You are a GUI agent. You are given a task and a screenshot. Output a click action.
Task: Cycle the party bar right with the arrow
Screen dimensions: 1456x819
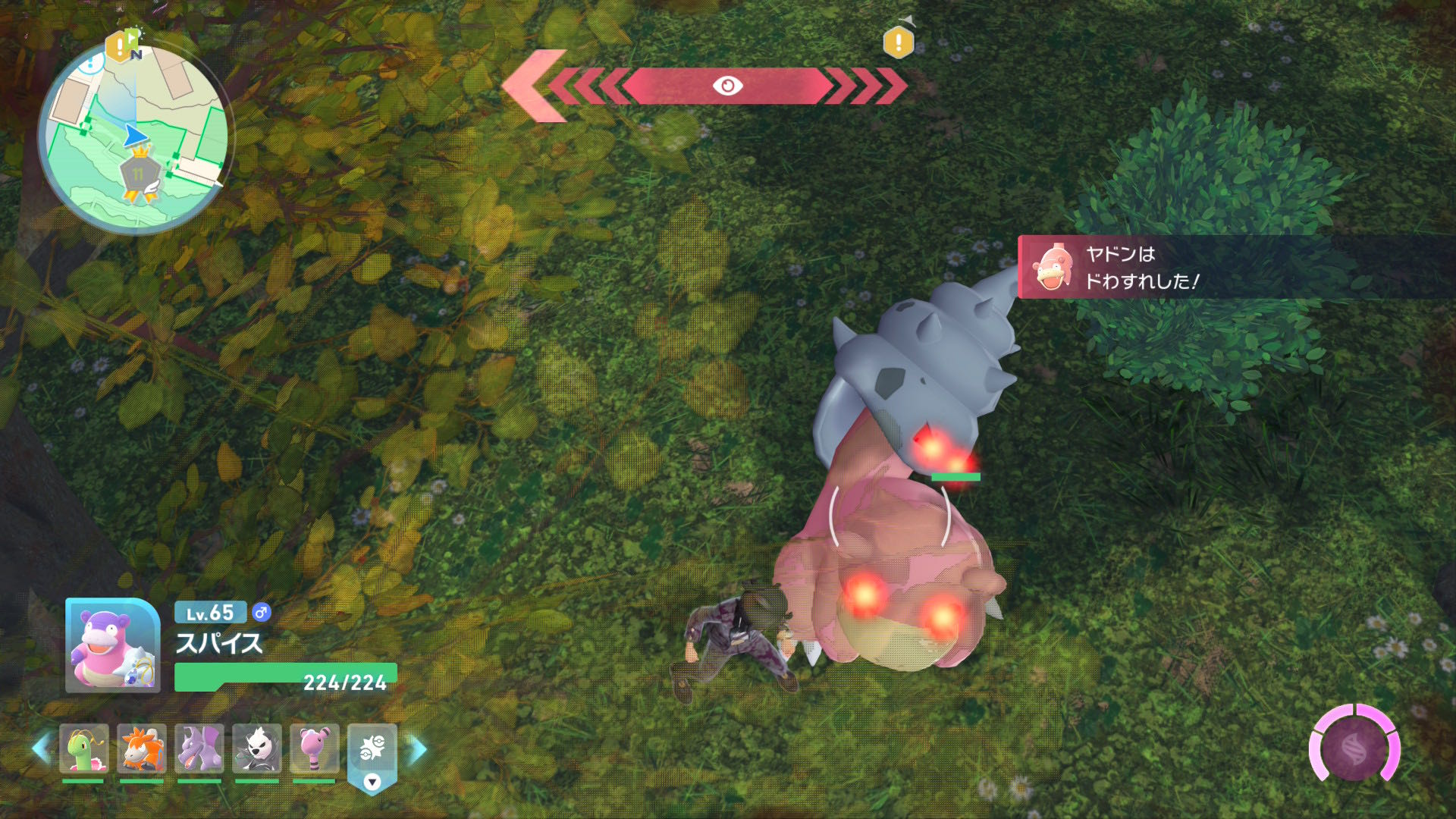pos(418,748)
